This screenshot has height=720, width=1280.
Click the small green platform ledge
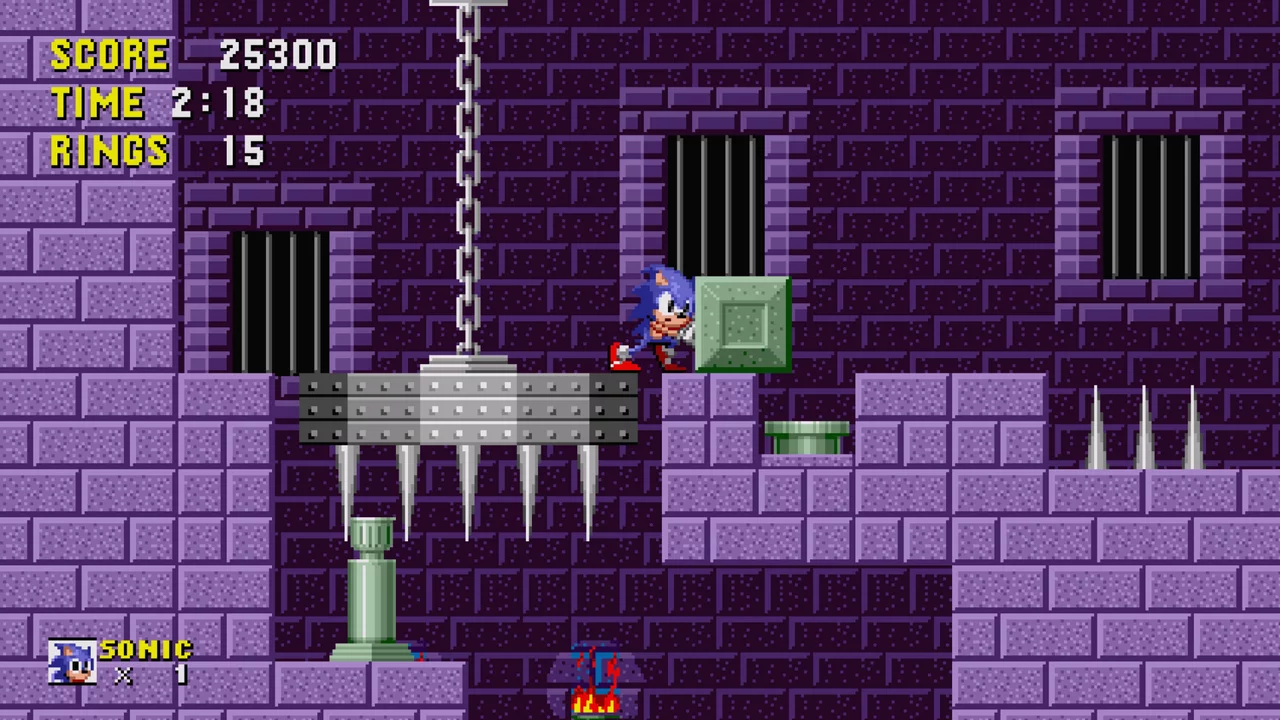(x=808, y=435)
